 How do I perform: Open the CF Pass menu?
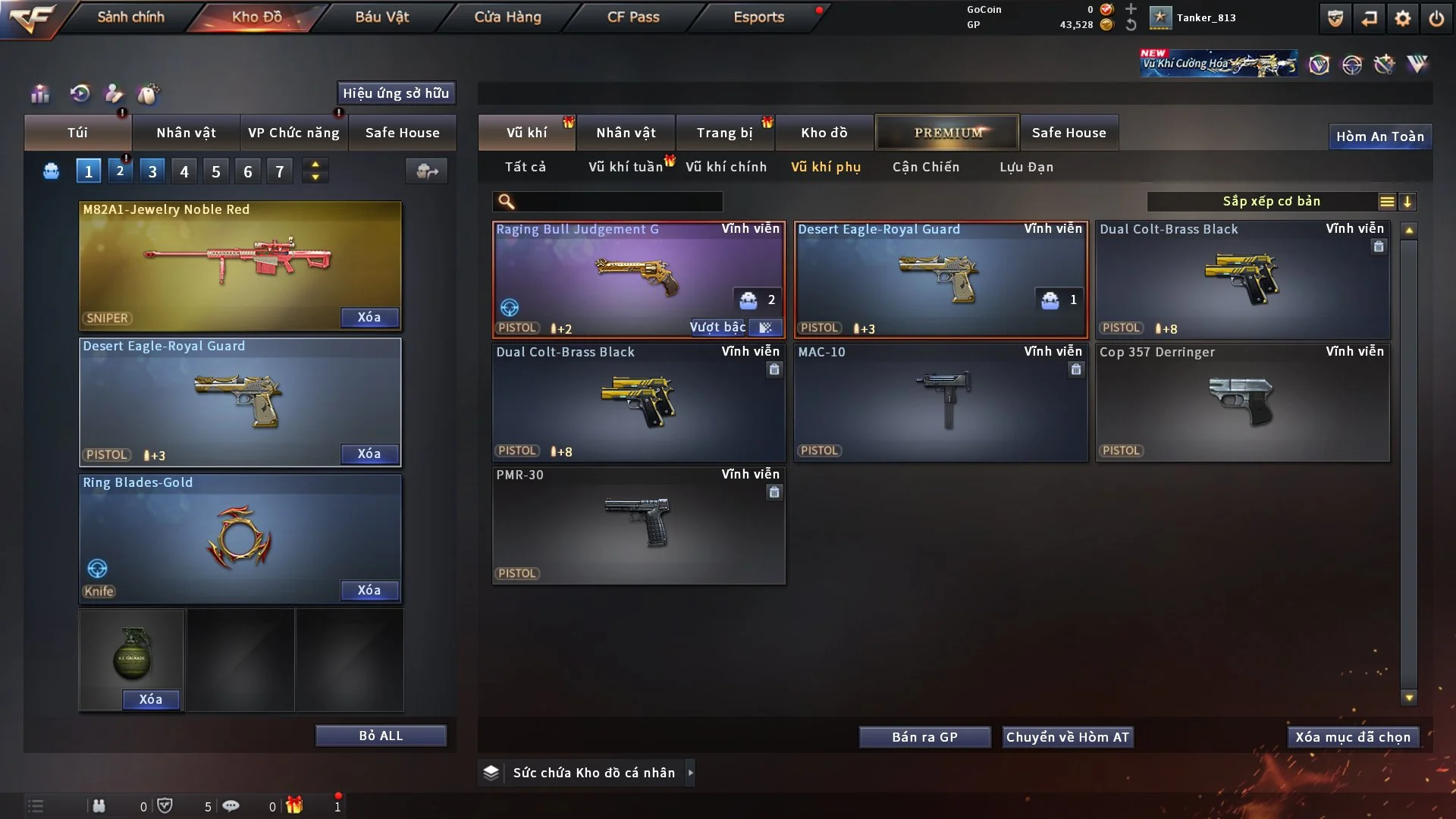click(x=633, y=17)
